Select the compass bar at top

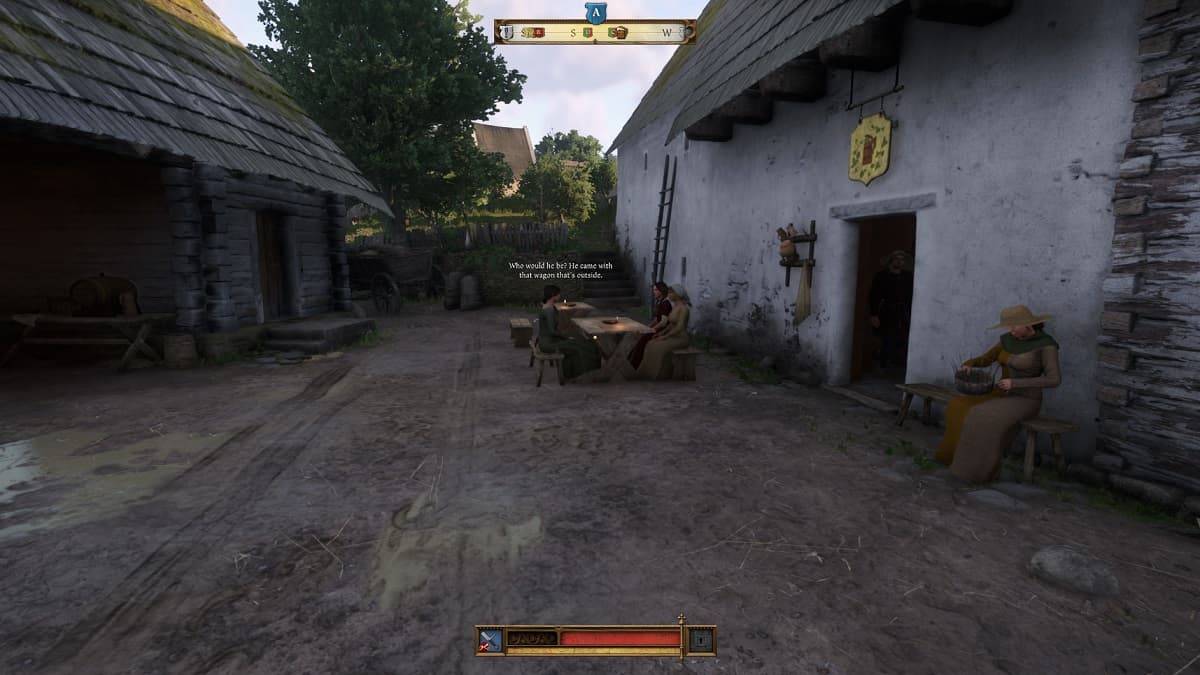tap(595, 32)
